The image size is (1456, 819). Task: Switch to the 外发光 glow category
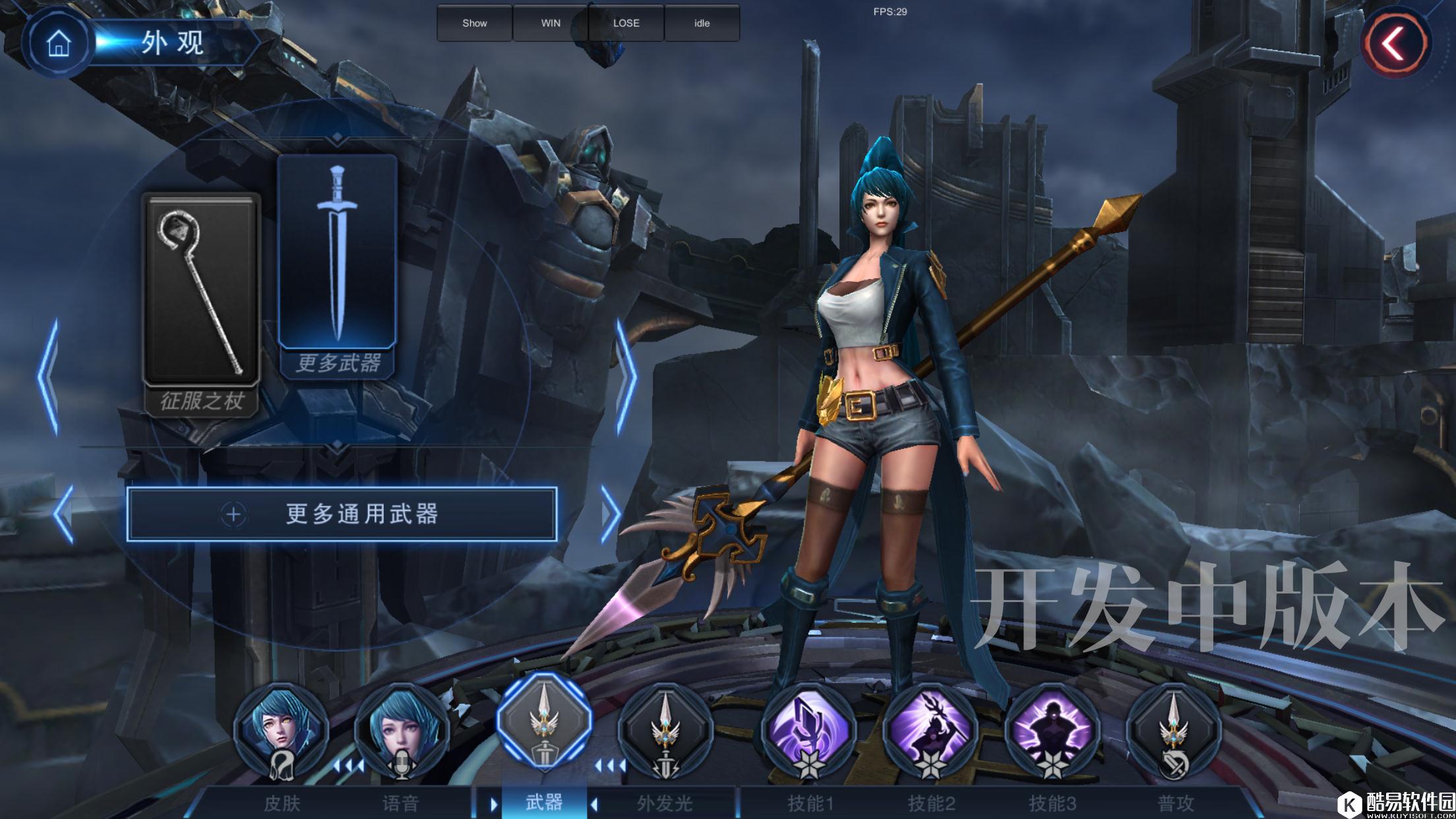(x=665, y=732)
